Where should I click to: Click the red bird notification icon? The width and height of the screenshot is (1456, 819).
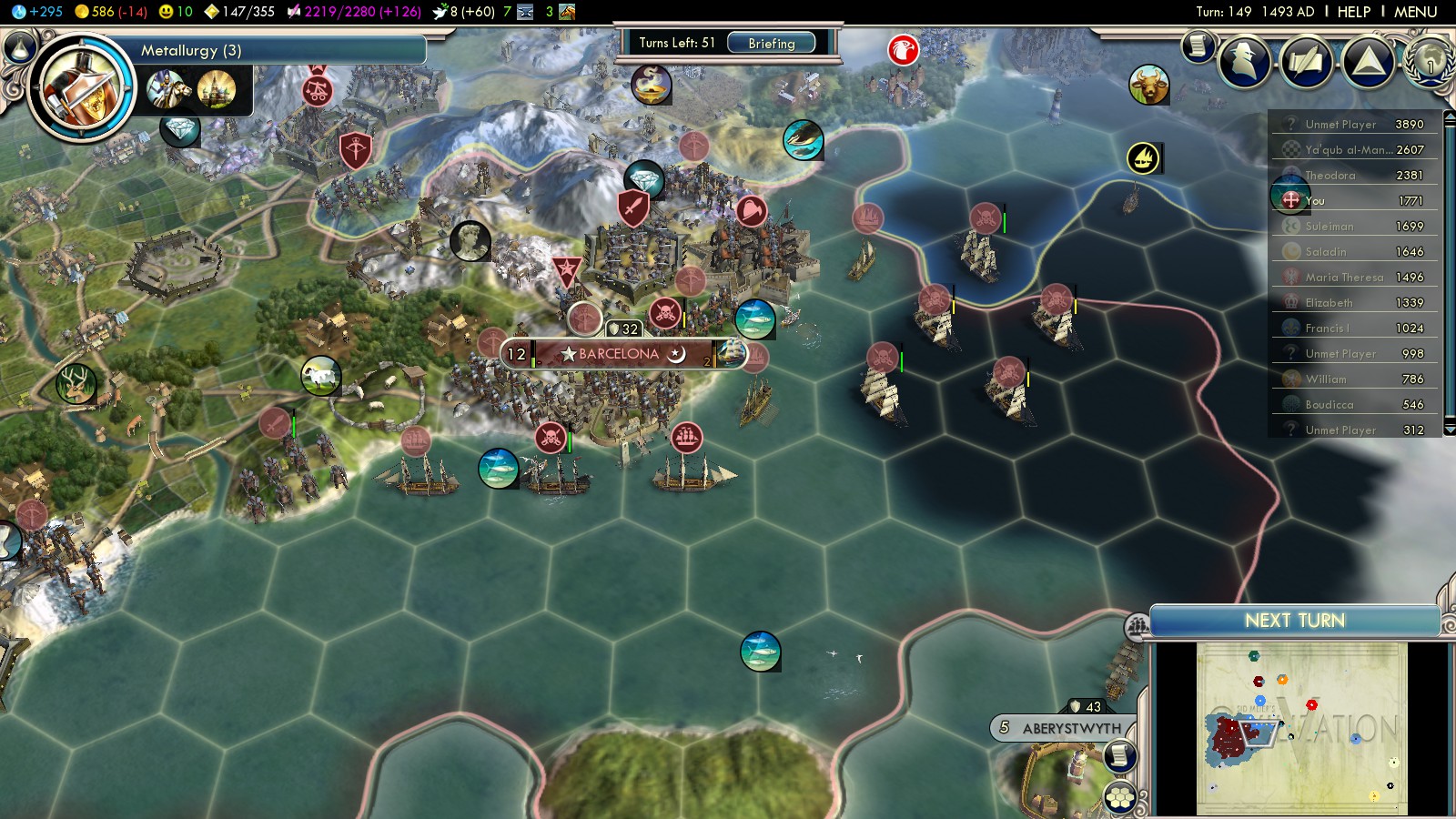903,50
